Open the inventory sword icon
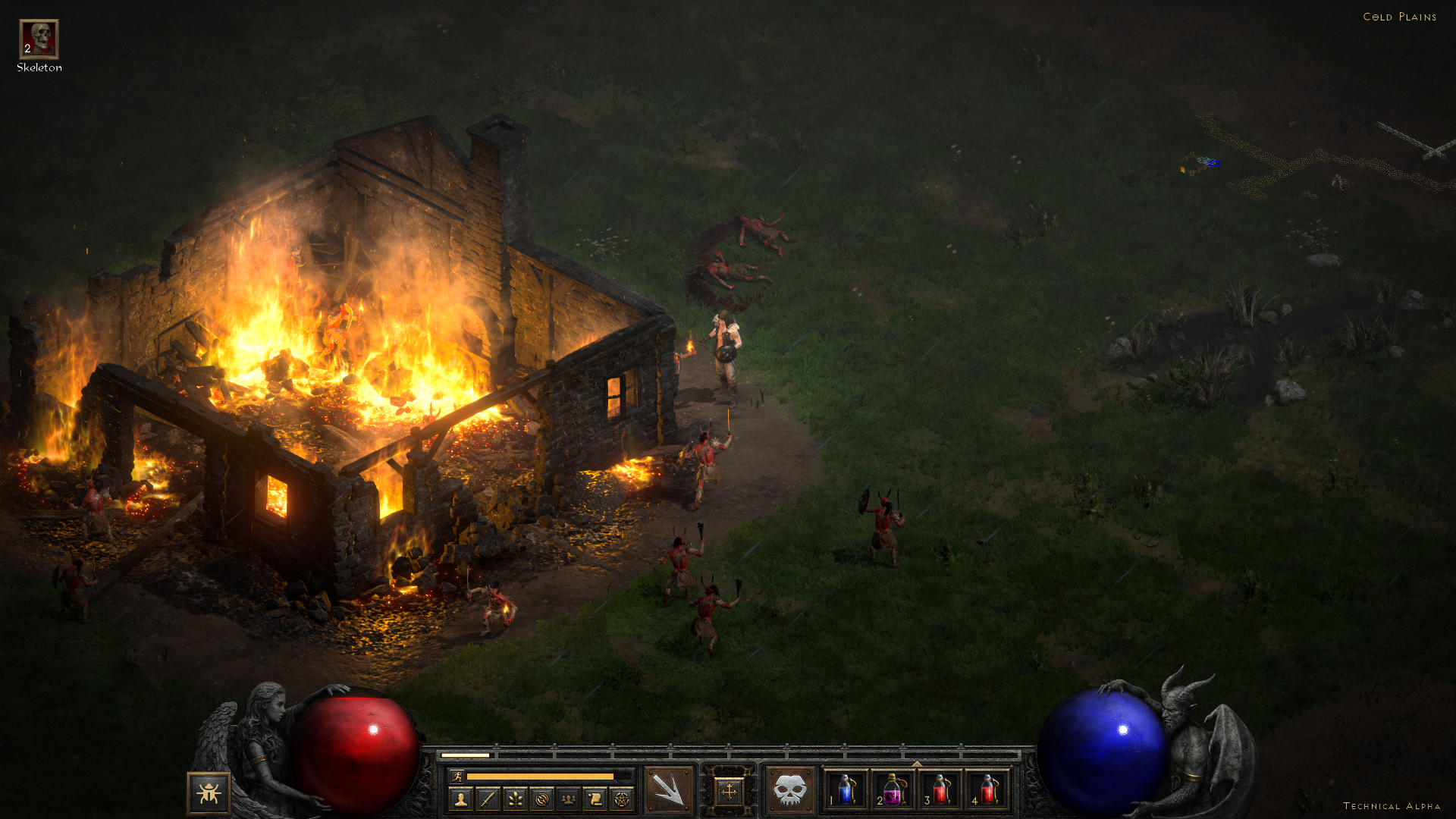Image resolution: width=1456 pixels, height=819 pixels. [488, 799]
